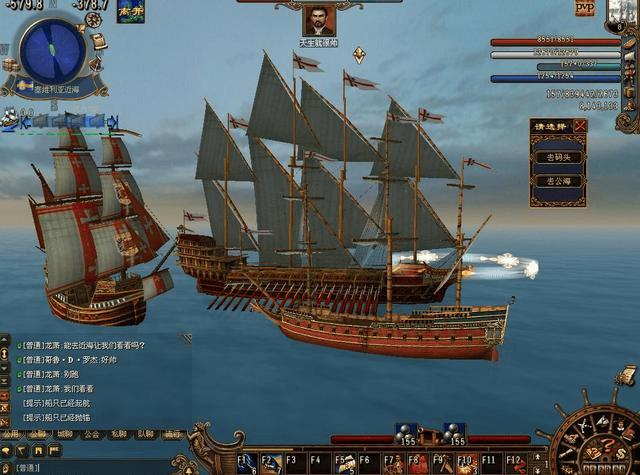This screenshot has height=475, width=640.
Task: Switch to the 私聊 (private) chat tab
Action: (119, 435)
